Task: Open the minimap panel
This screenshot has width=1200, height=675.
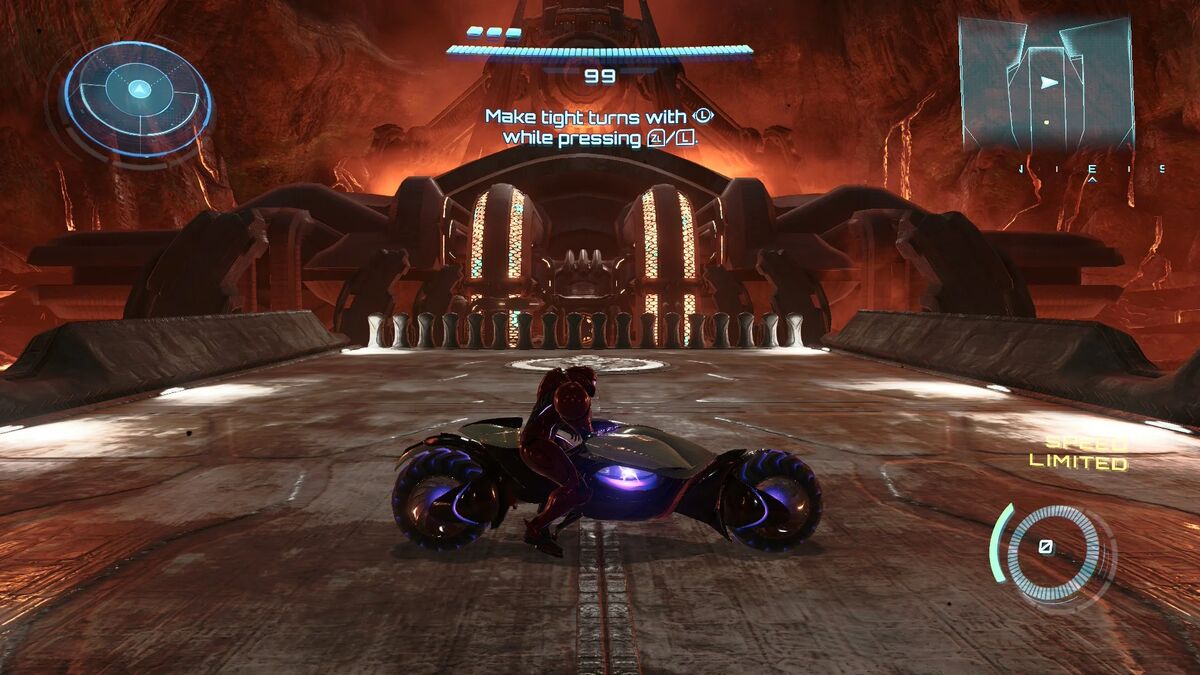Action: point(1046,83)
